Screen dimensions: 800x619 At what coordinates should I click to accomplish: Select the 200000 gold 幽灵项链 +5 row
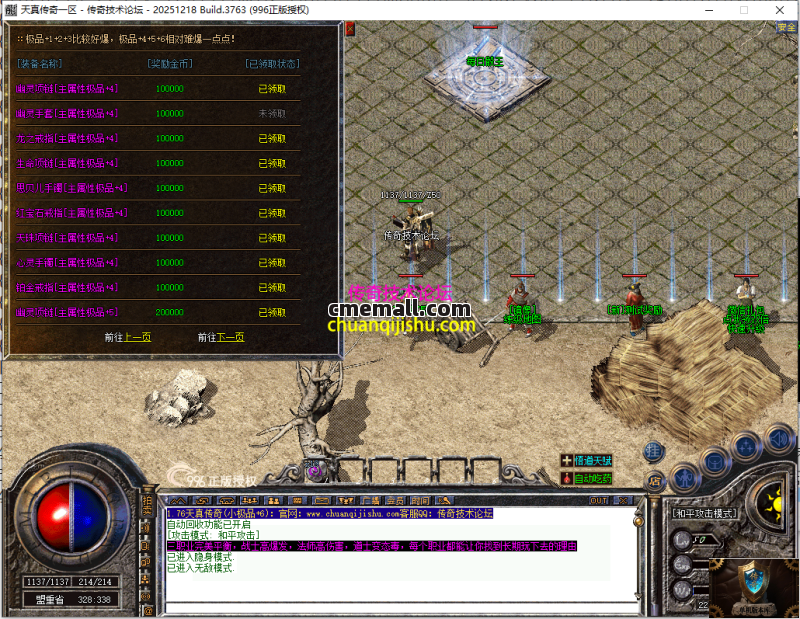pyautogui.click(x=67, y=313)
